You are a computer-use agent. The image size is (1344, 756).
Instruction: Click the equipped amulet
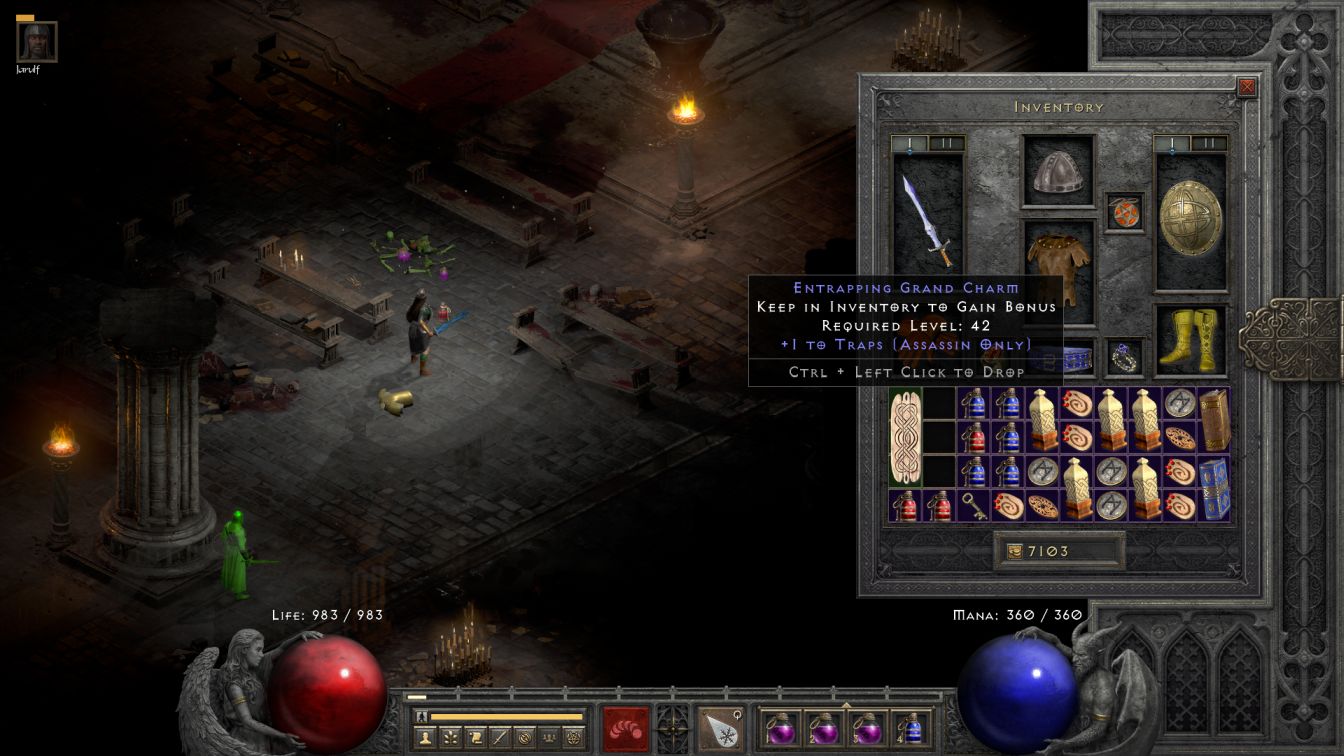[x=1123, y=213]
